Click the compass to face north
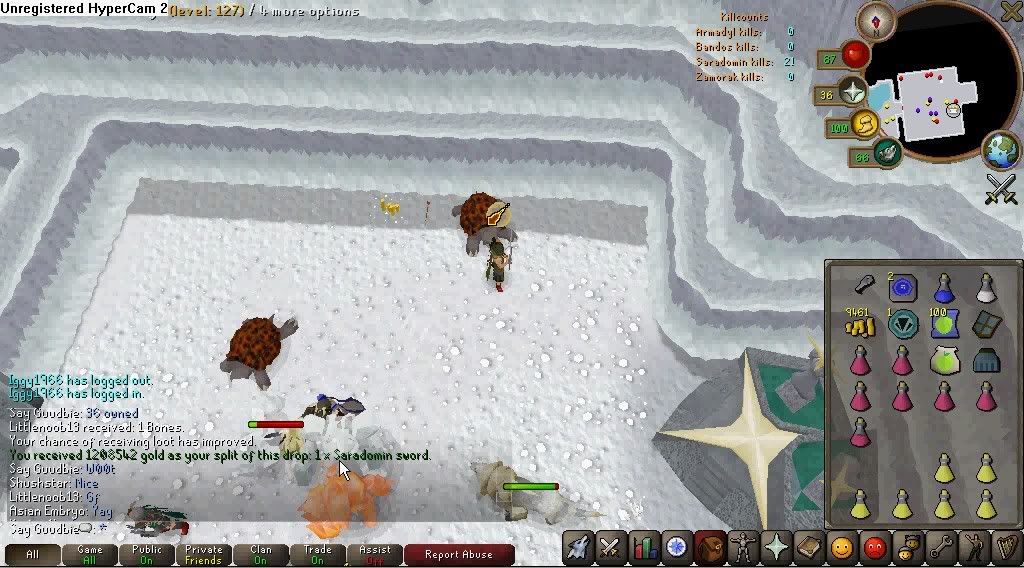1024x568 pixels. pos(878,19)
